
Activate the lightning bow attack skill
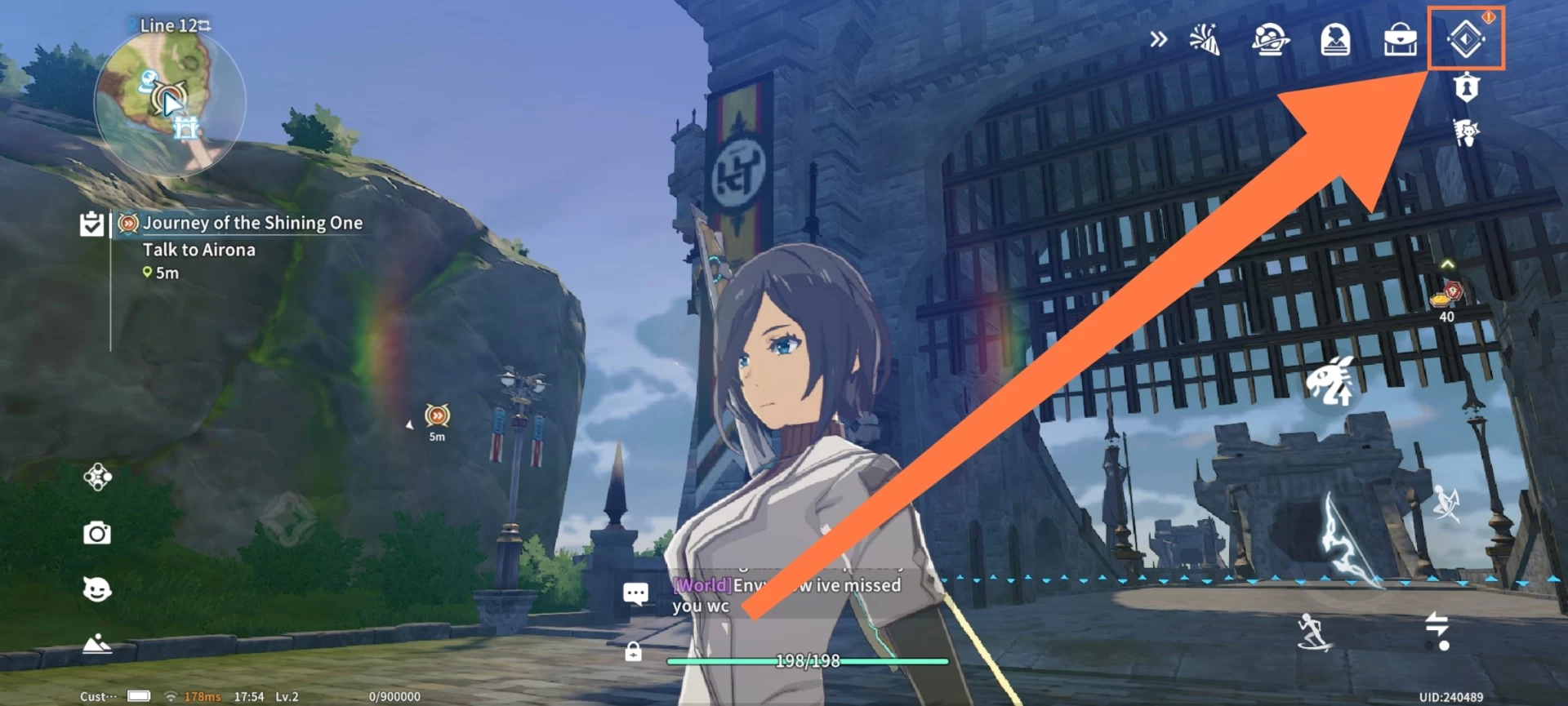[1346, 537]
